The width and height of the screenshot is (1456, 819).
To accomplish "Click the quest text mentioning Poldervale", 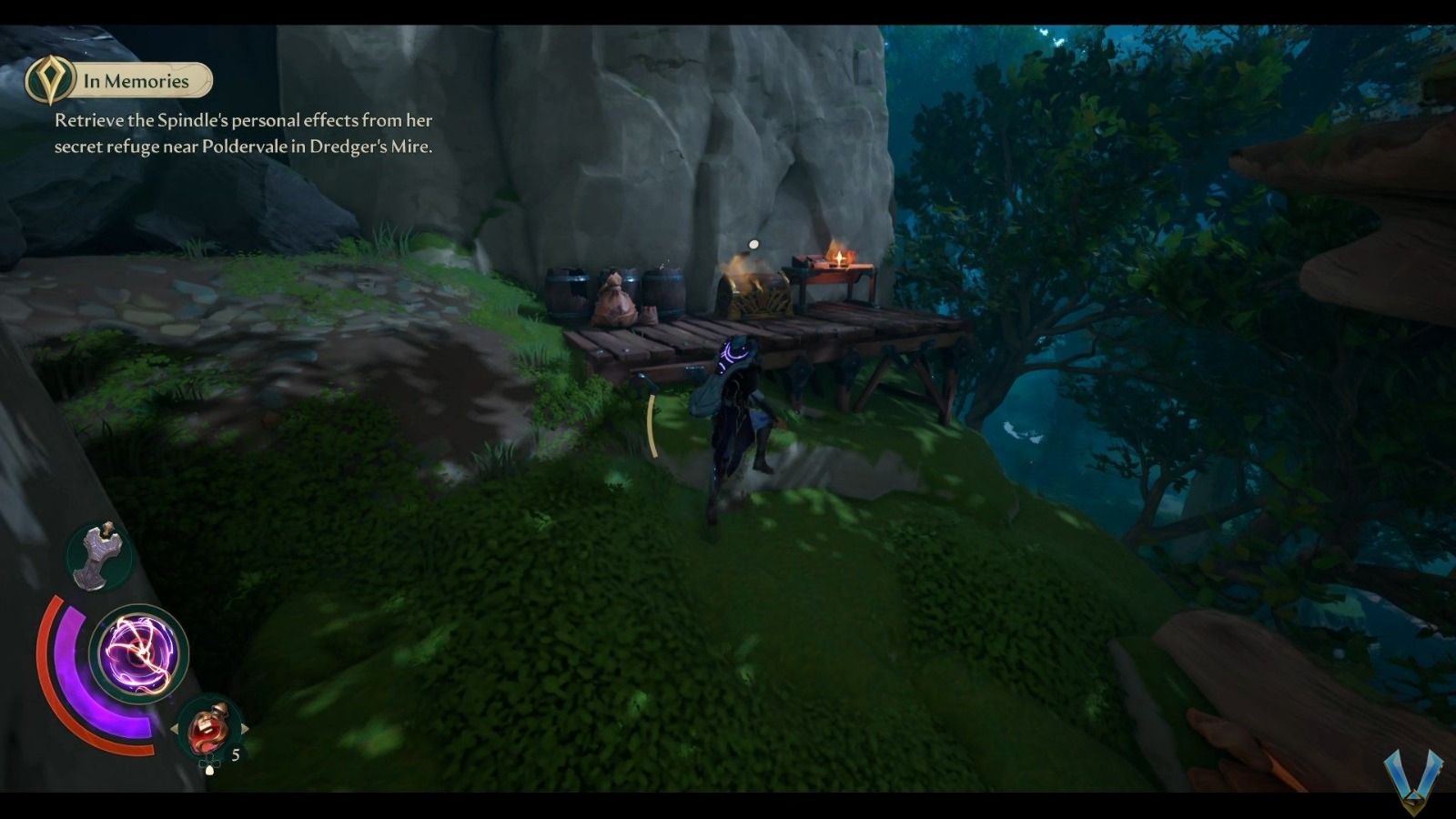I will pos(244,144).
